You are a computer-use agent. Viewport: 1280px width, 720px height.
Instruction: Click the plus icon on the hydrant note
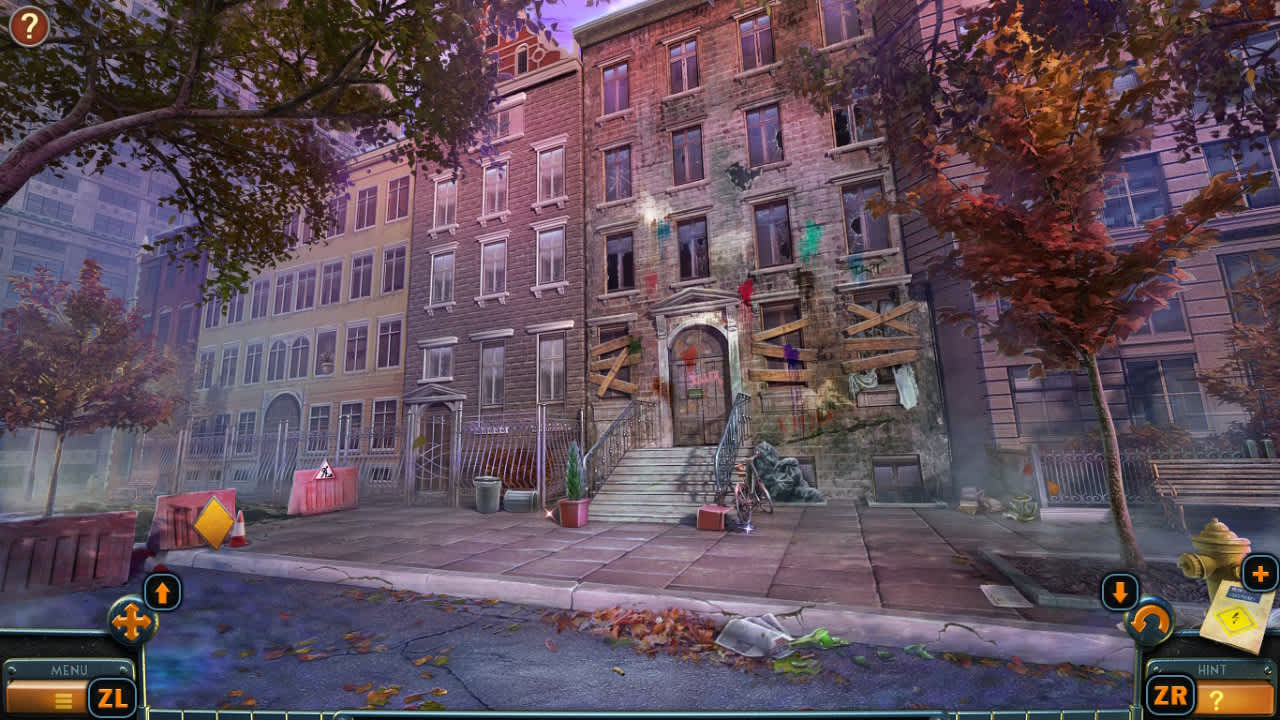click(x=1258, y=574)
